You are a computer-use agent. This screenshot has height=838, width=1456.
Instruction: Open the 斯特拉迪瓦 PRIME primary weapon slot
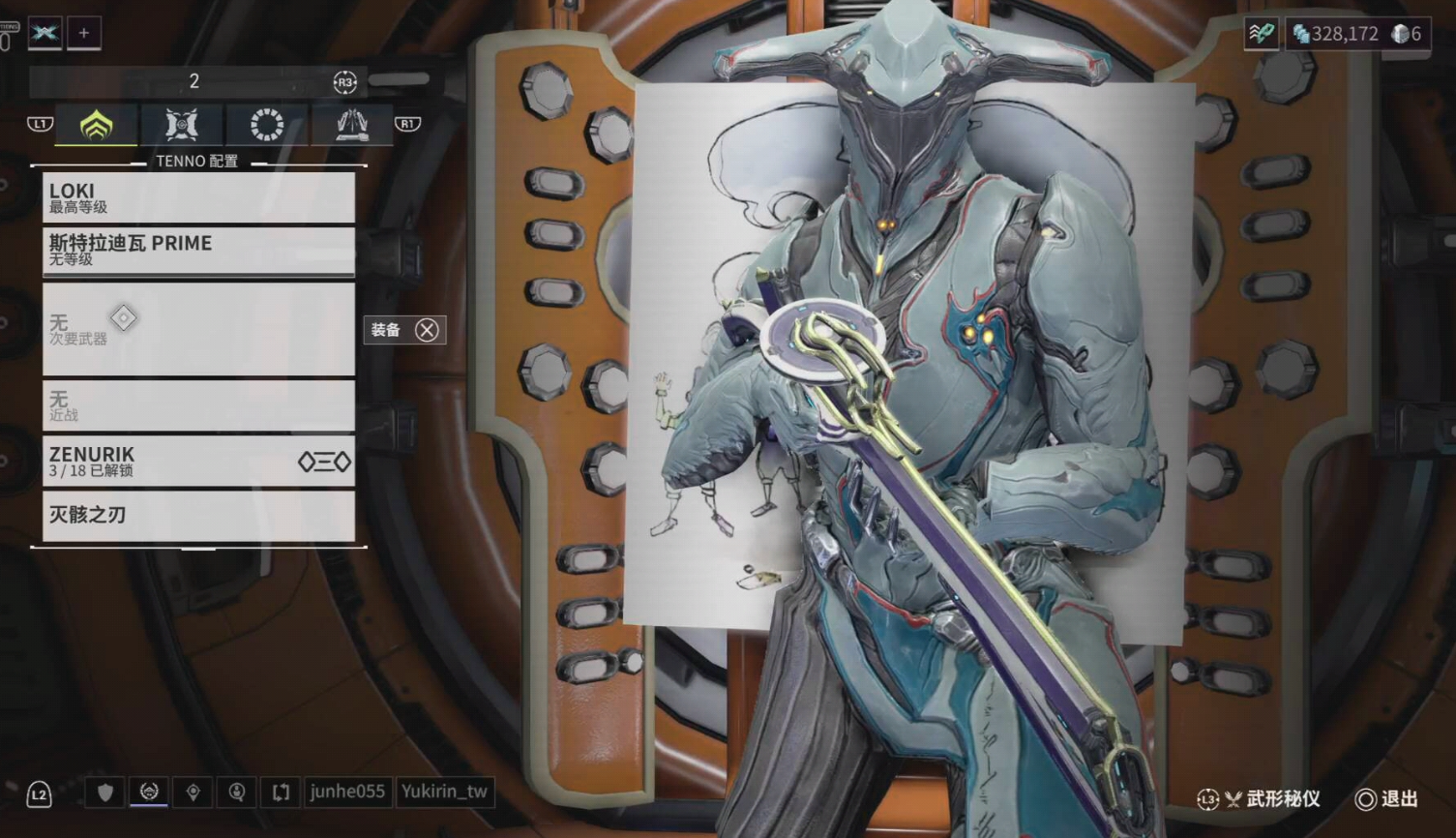[x=198, y=250]
